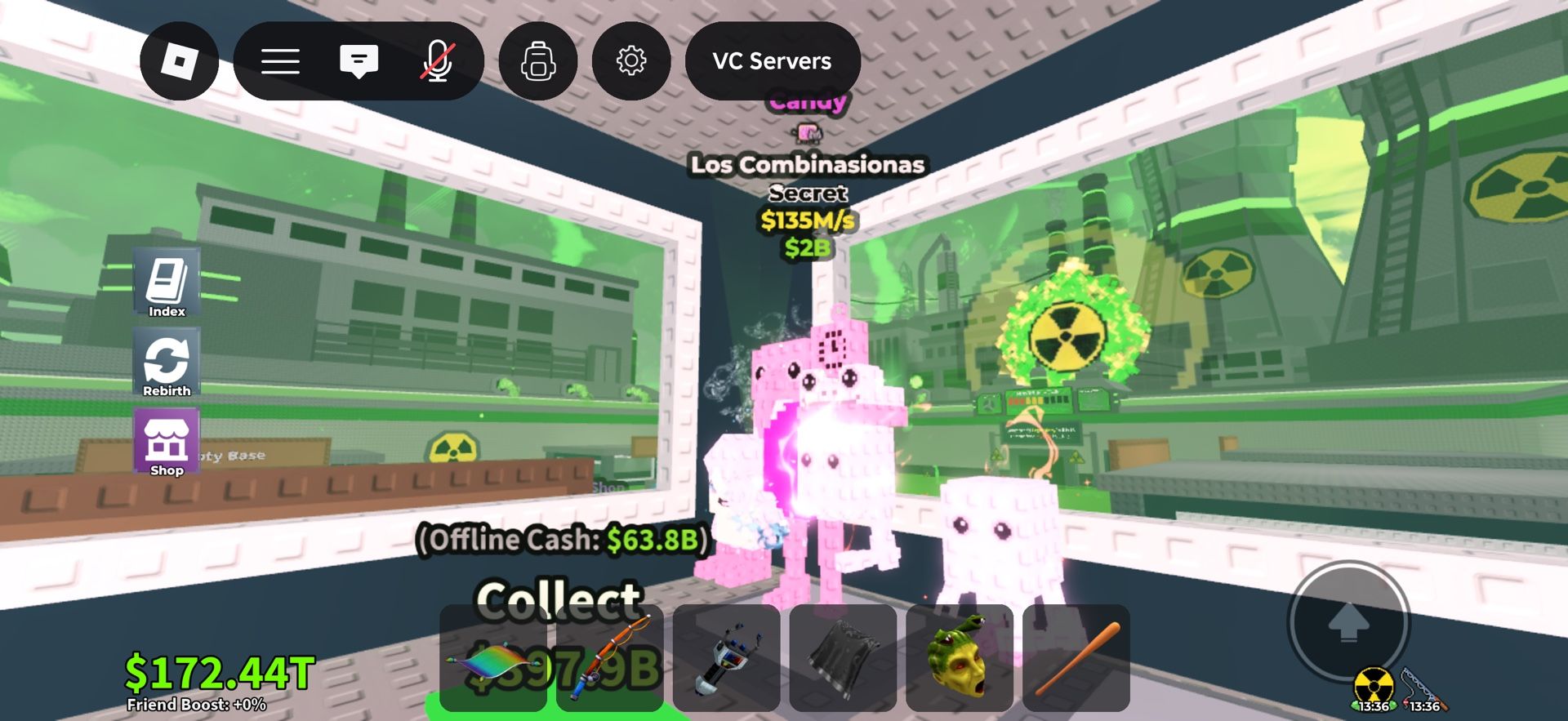Unmute the microphone

click(439, 60)
